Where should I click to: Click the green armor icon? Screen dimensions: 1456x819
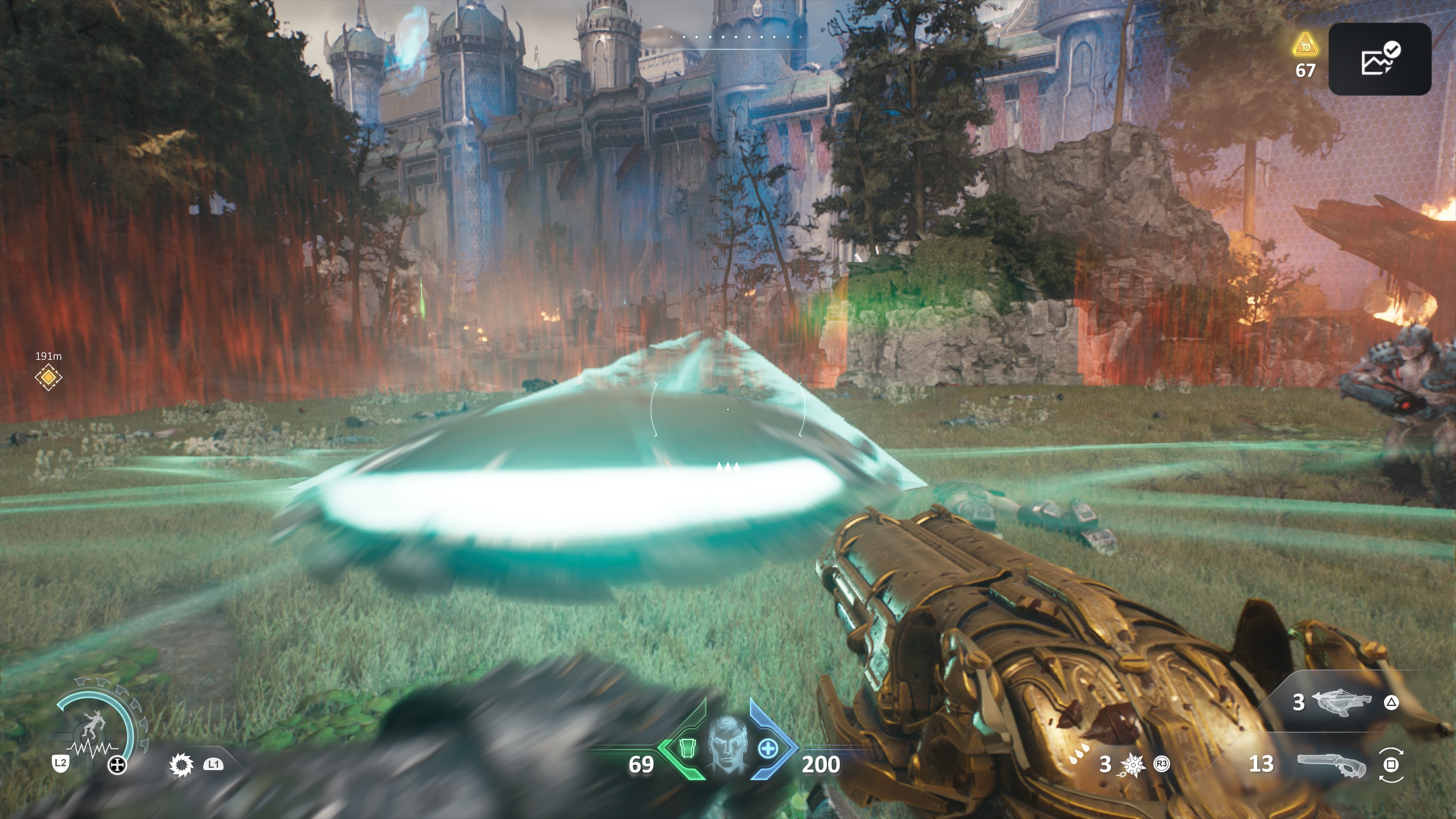tap(687, 749)
